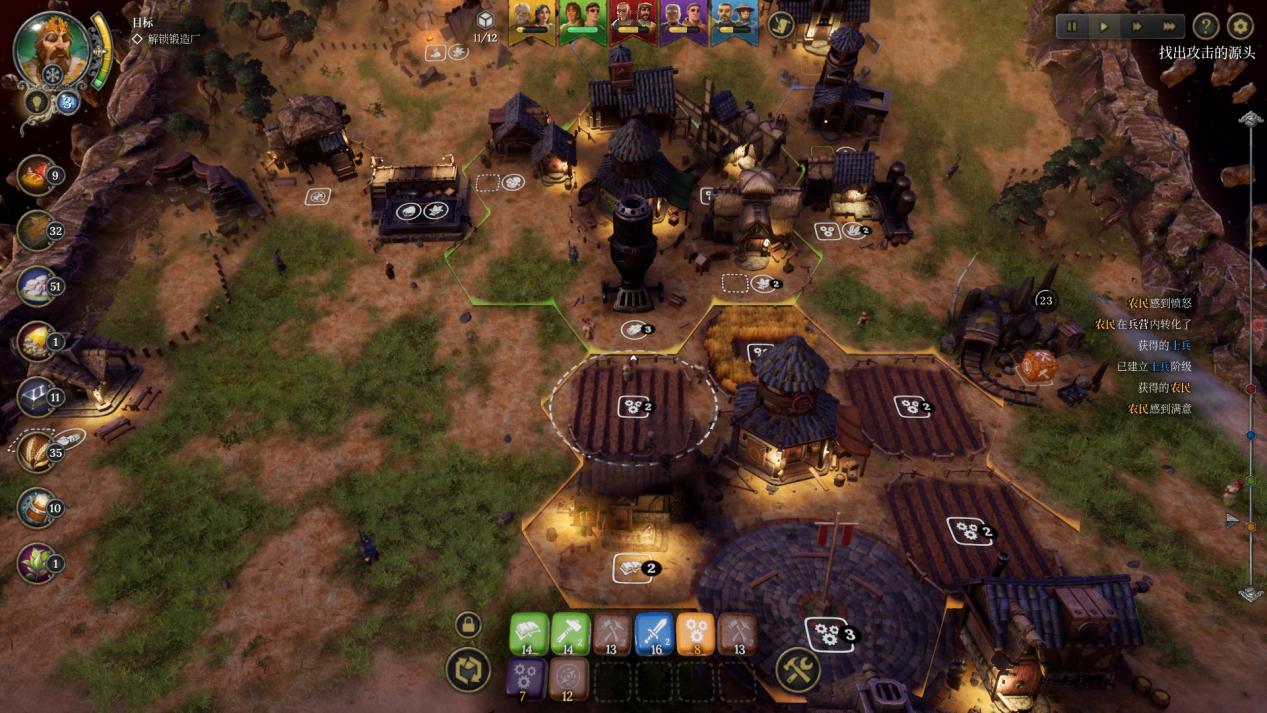1267x713 pixels.
Task: Click the lightbulb knowledge icon
Action: point(37,101)
